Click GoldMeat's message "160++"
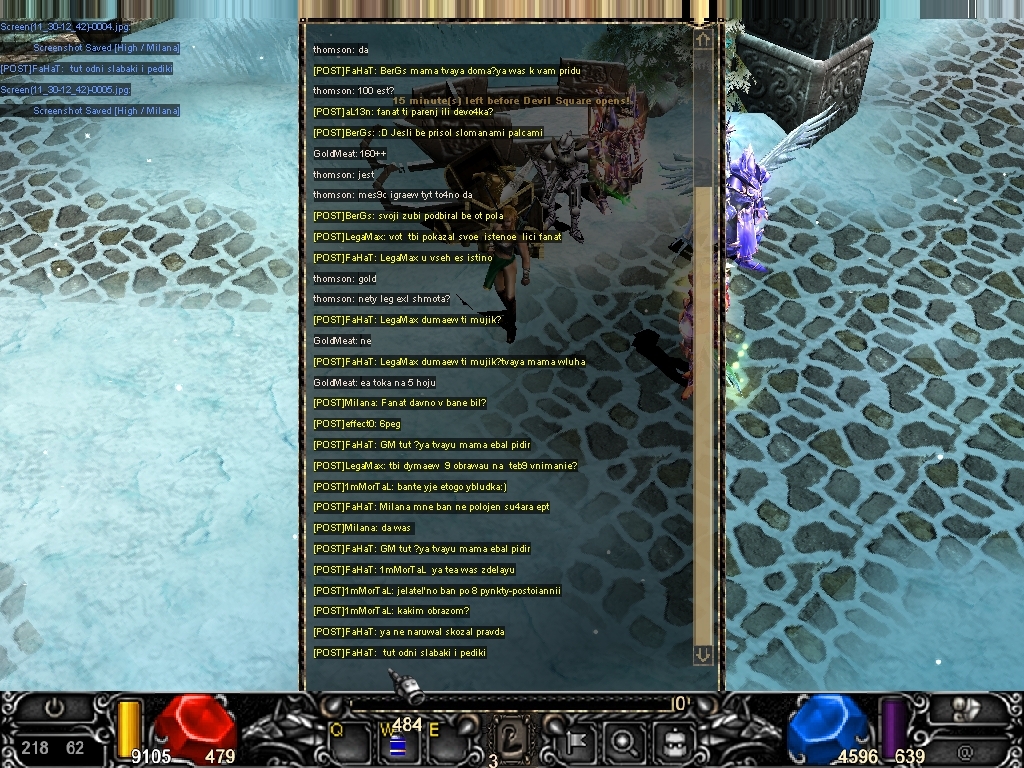This screenshot has width=1024, height=768. pos(349,153)
